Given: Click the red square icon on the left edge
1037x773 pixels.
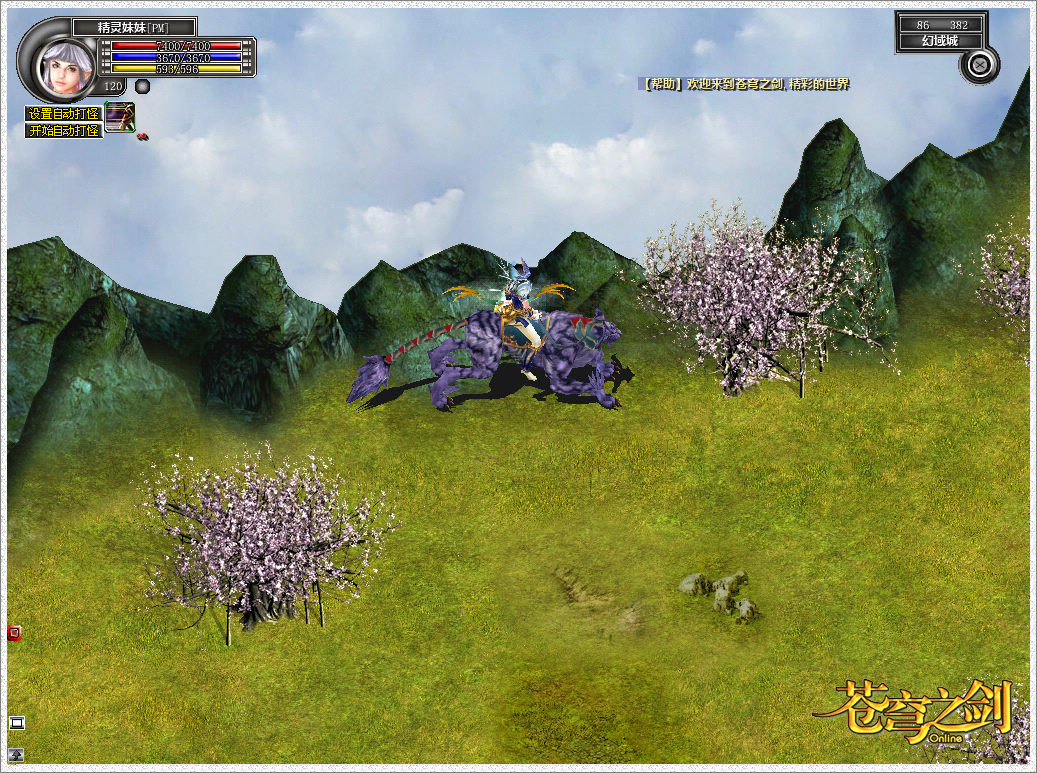Looking at the screenshot, I should click(x=14, y=632).
